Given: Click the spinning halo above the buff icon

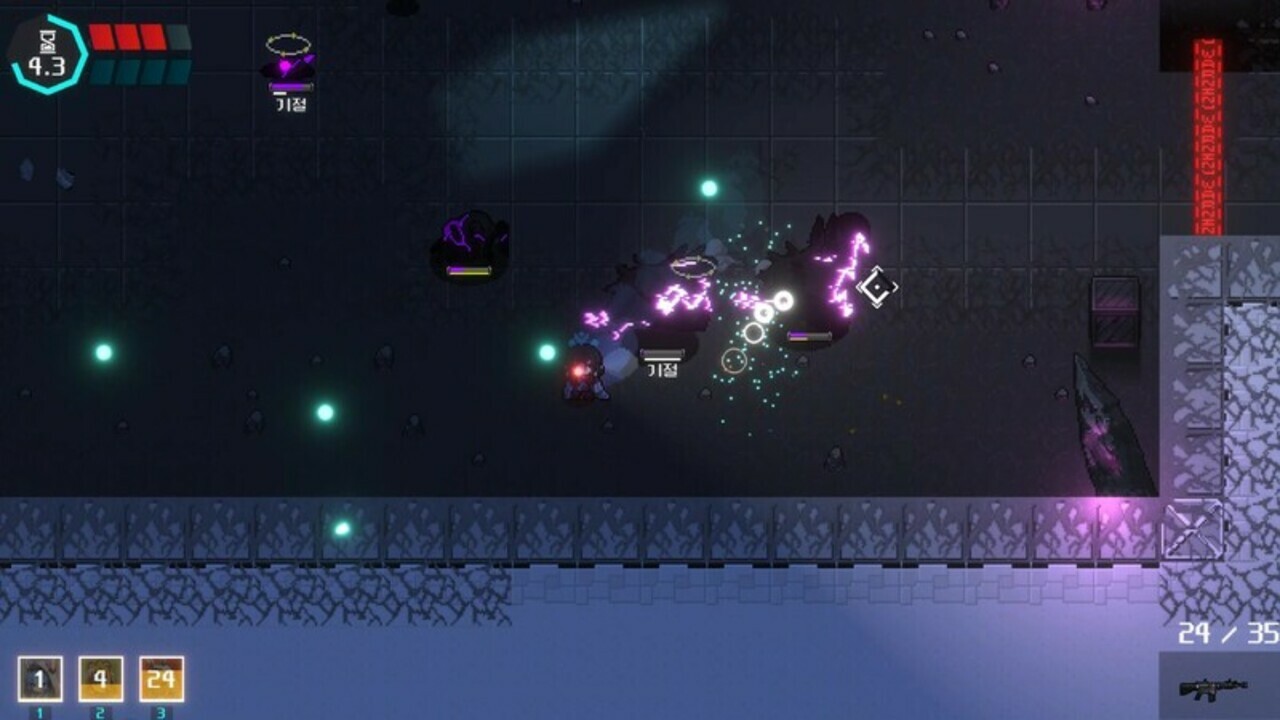Looking at the screenshot, I should point(289,42).
